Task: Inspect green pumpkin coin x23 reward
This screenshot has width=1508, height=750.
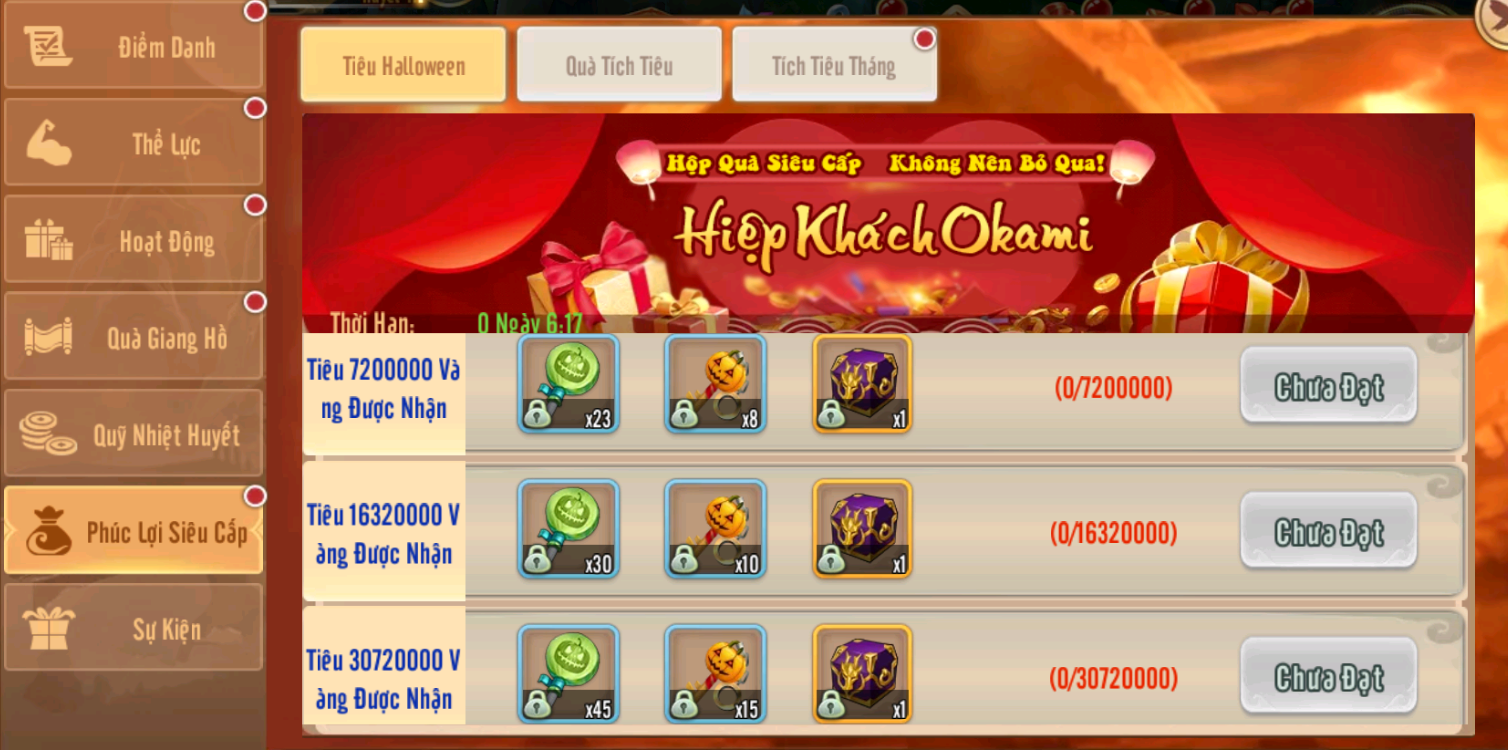Action: point(568,384)
